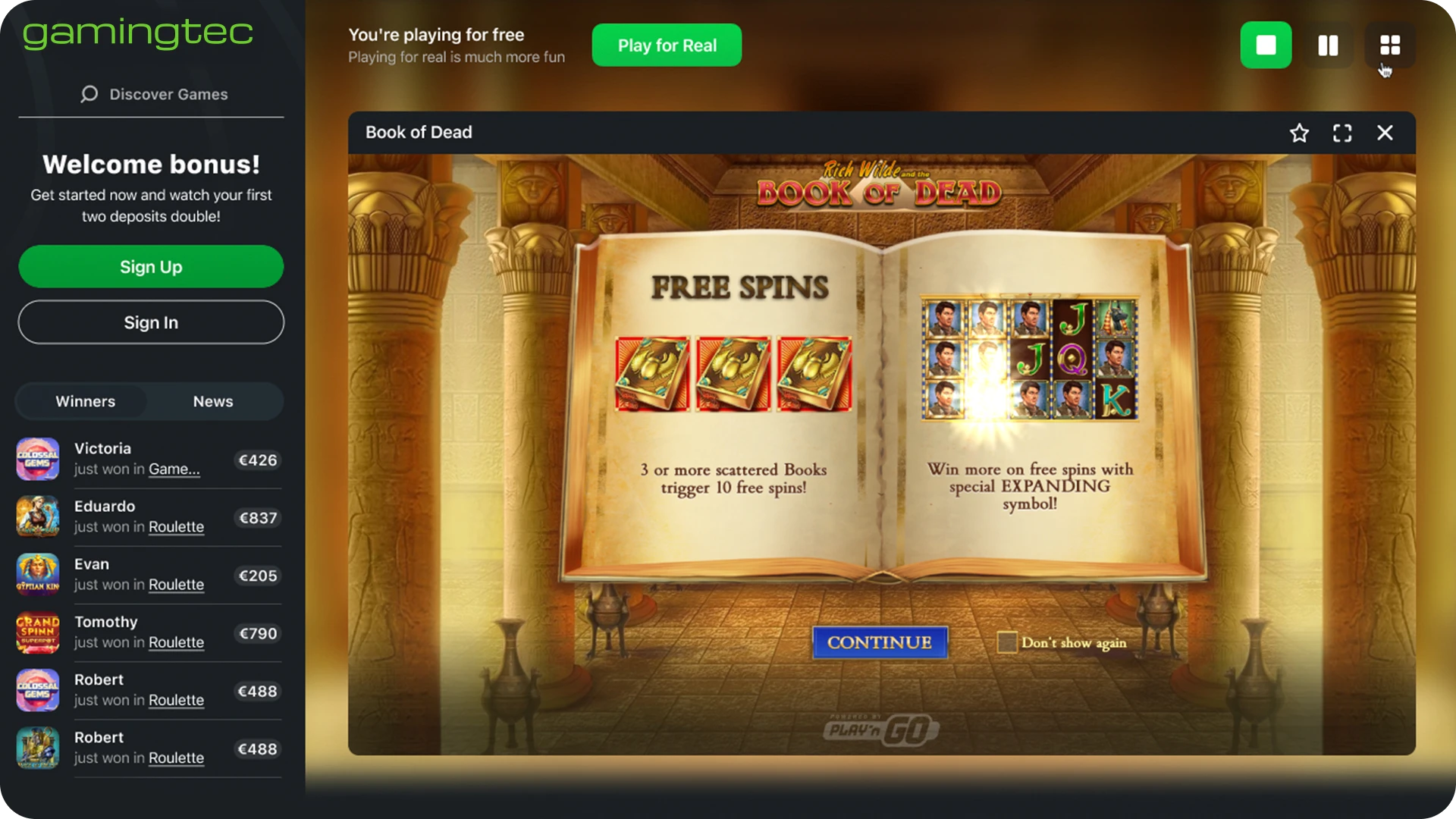Follow the Roulette link under Eduardo
1456x819 pixels.
click(x=176, y=527)
